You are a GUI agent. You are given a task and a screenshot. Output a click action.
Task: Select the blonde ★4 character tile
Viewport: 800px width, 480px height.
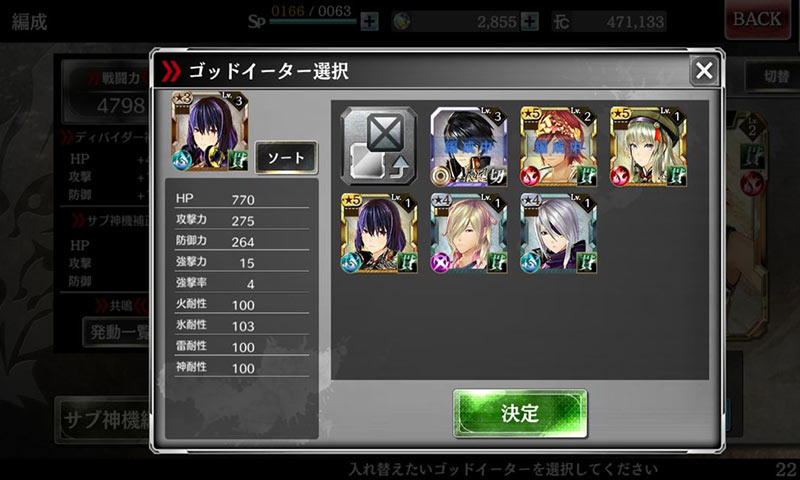(x=469, y=234)
